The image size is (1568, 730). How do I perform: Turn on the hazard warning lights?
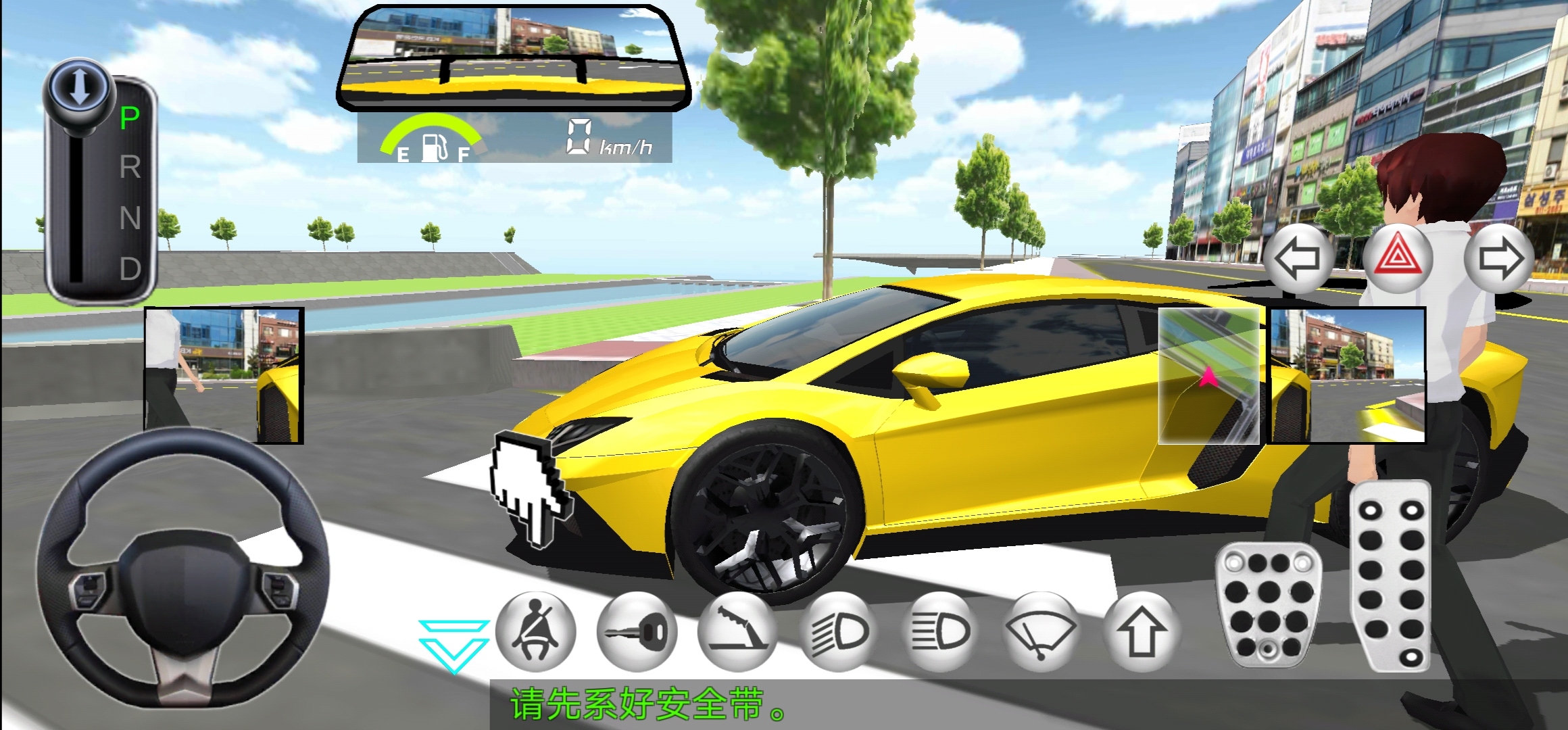(1398, 259)
